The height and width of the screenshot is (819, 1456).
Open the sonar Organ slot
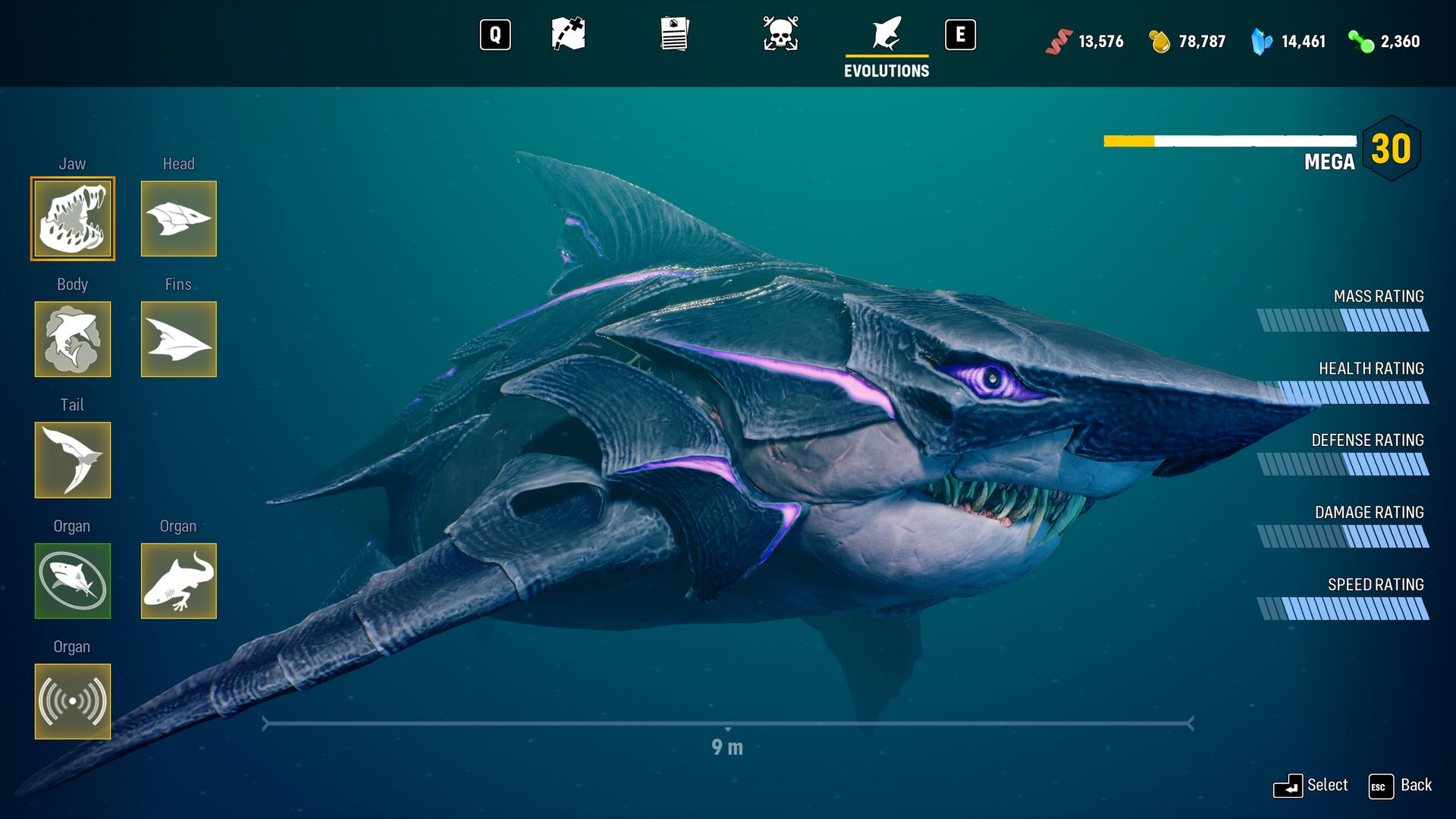[72, 701]
